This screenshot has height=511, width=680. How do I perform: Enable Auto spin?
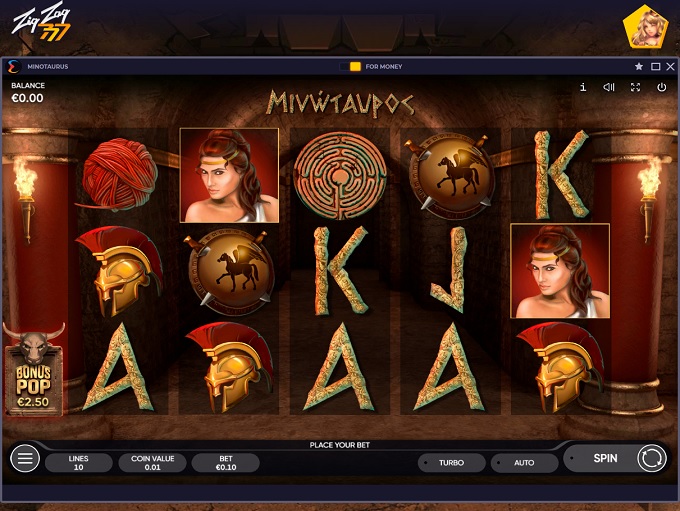[524, 463]
